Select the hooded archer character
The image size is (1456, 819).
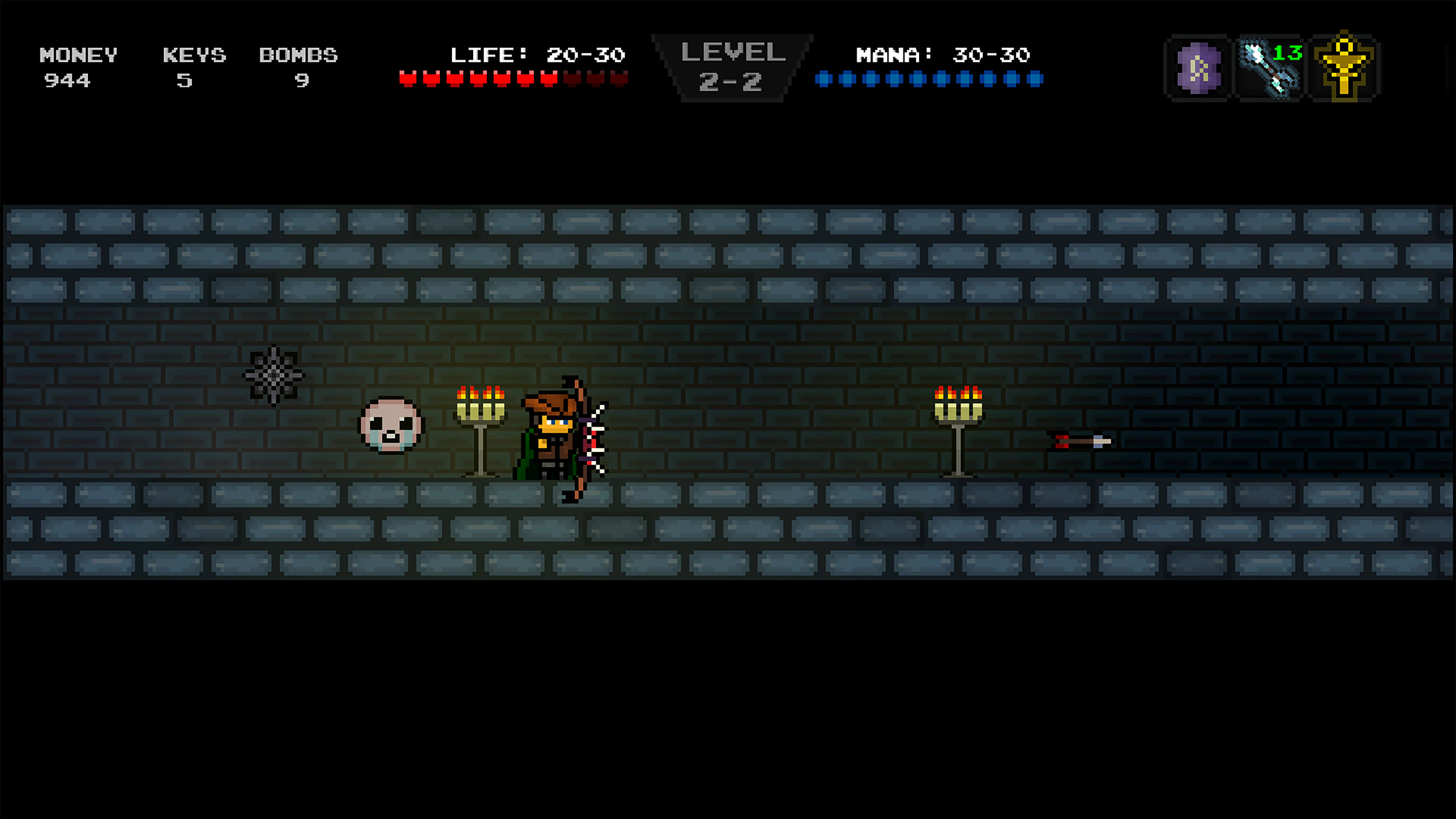554,441
